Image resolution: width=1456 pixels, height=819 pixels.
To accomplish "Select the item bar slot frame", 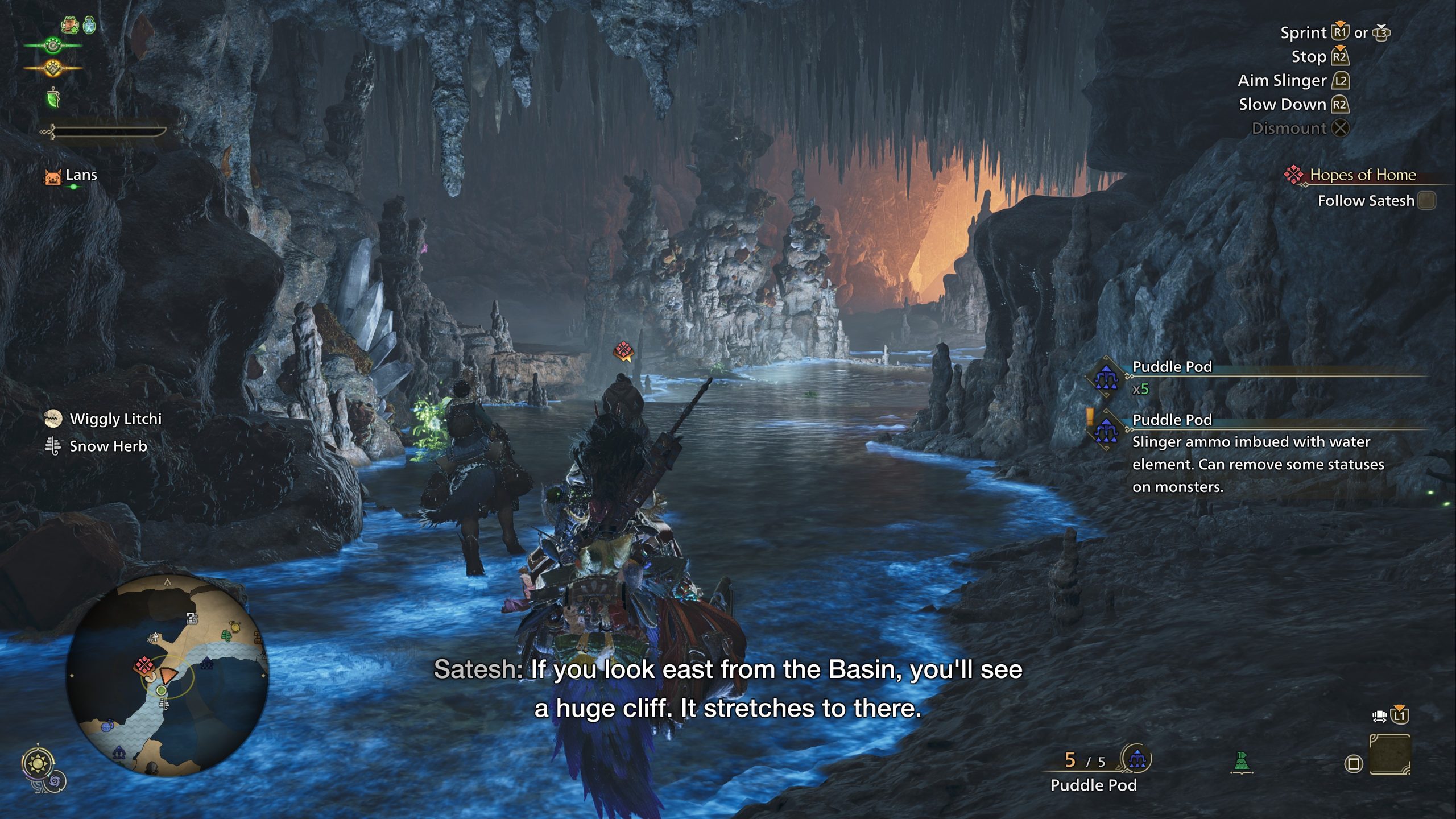I will point(1389,755).
